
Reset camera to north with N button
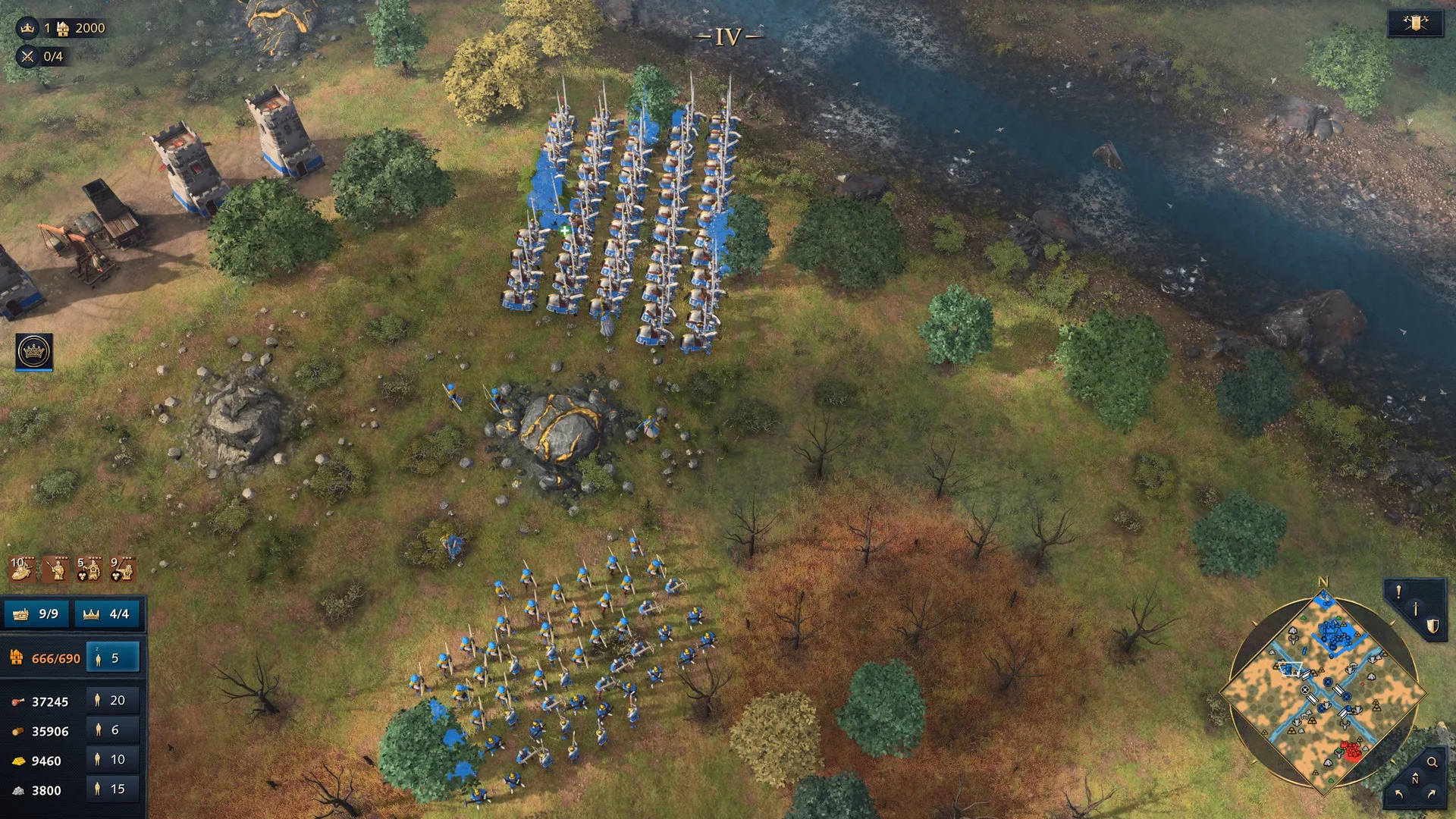click(1415, 778)
